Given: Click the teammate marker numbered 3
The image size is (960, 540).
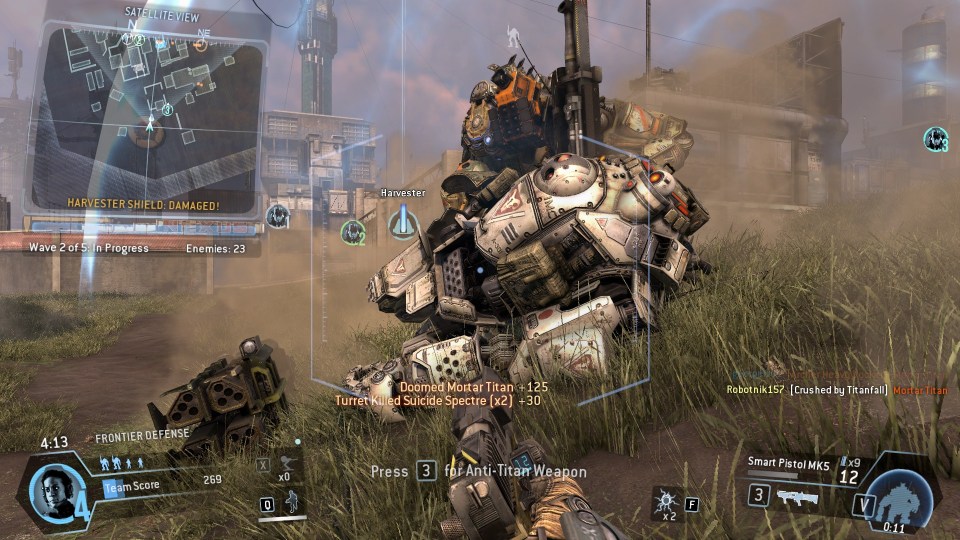Looking at the screenshot, I should 935,139.
